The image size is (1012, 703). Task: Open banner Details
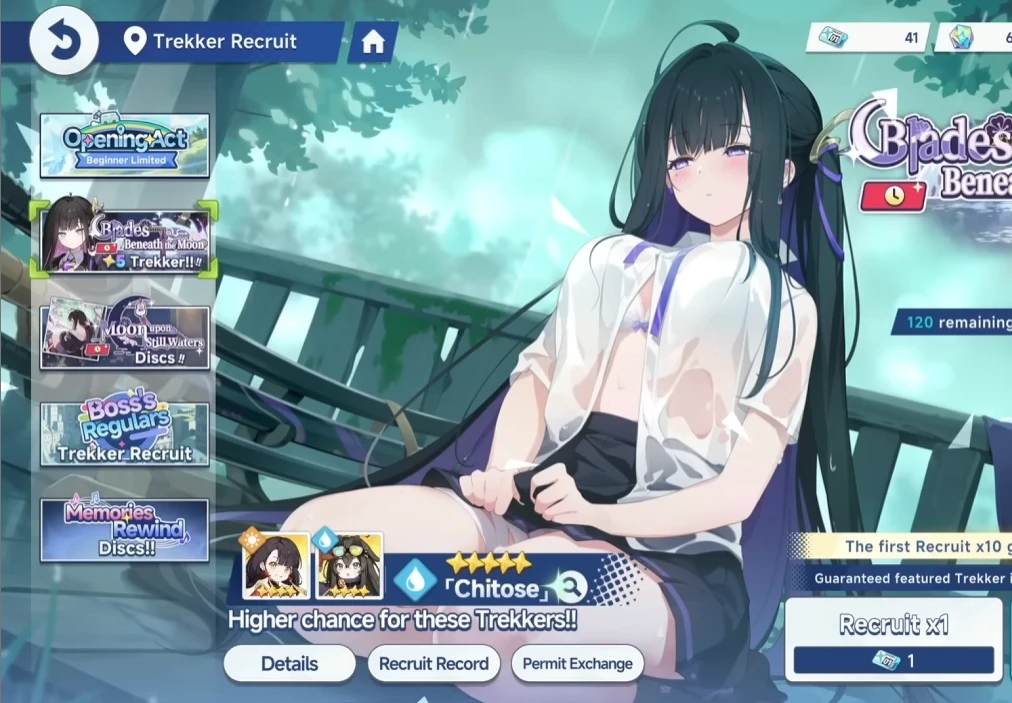[x=289, y=663]
